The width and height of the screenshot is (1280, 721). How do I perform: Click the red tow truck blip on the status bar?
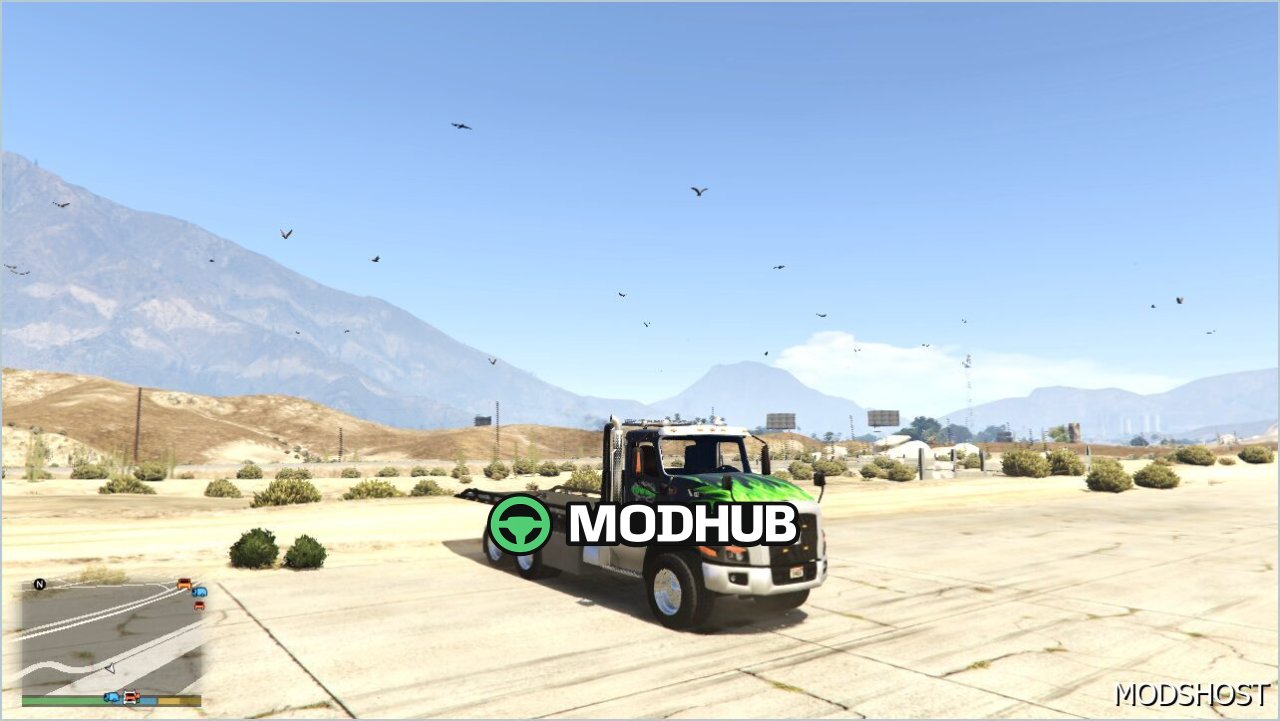(x=131, y=698)
